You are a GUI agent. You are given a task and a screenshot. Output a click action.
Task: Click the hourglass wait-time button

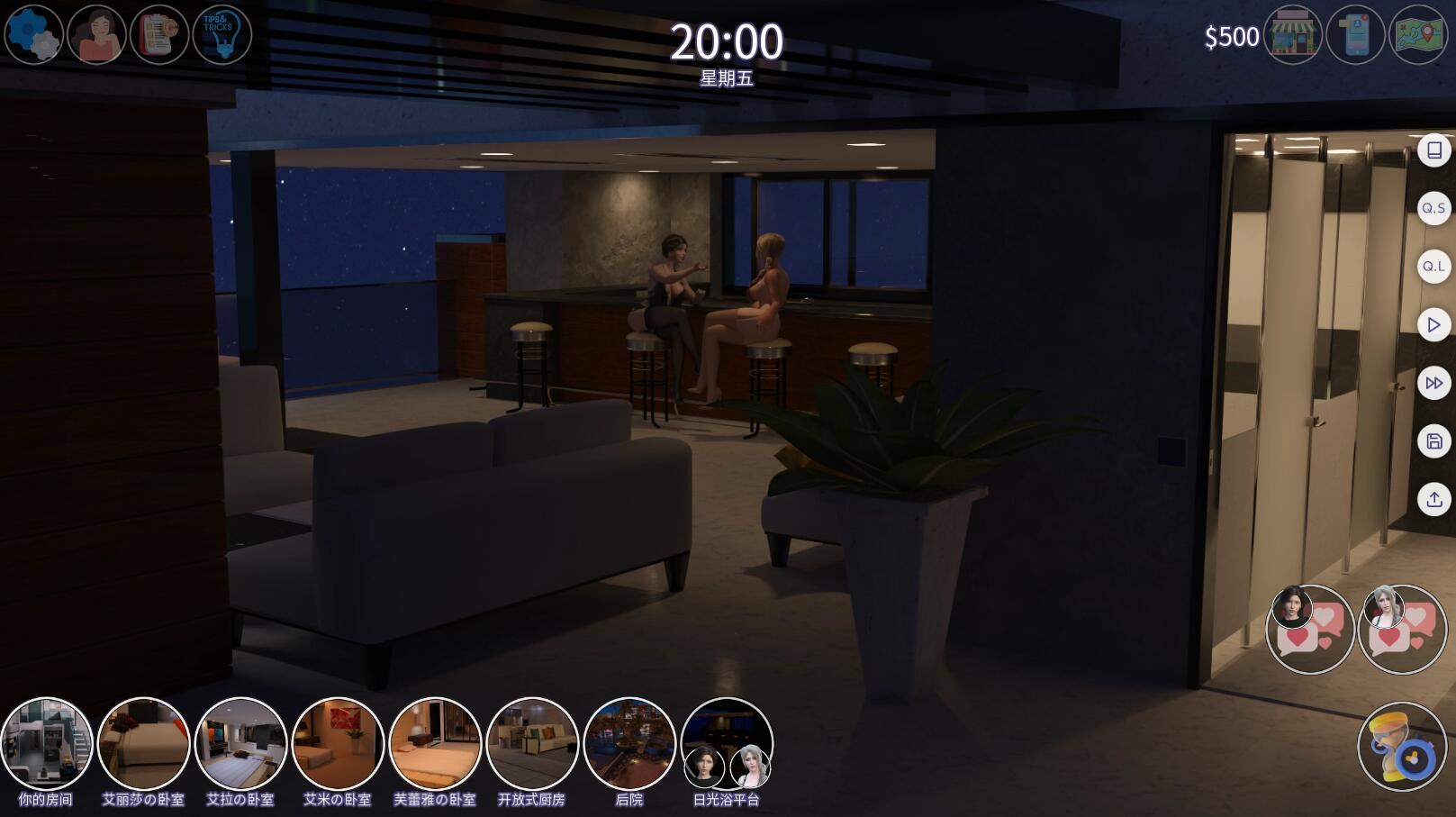pos(1401,747)
